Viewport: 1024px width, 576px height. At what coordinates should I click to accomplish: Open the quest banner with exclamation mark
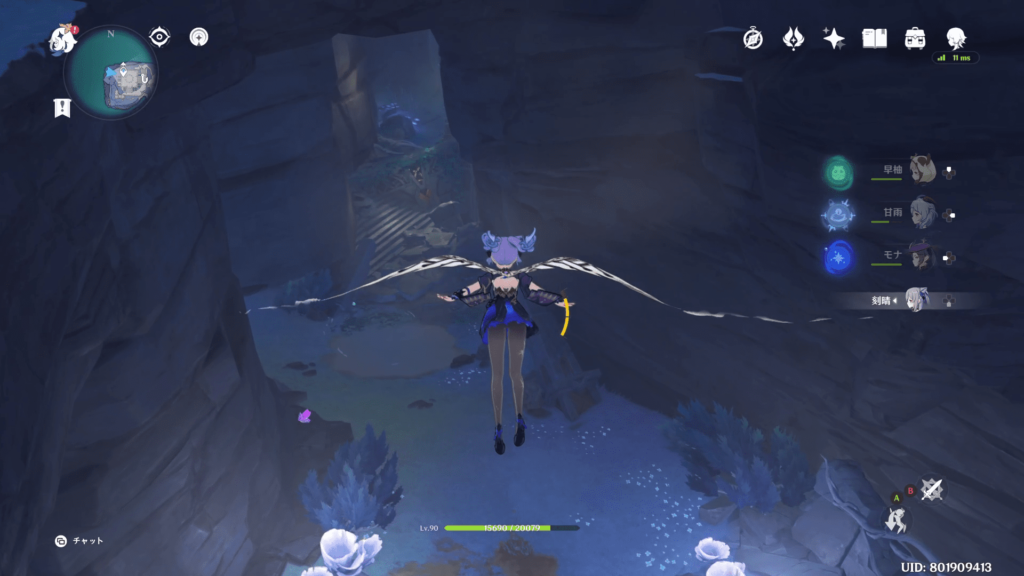(x=62, y=108)
